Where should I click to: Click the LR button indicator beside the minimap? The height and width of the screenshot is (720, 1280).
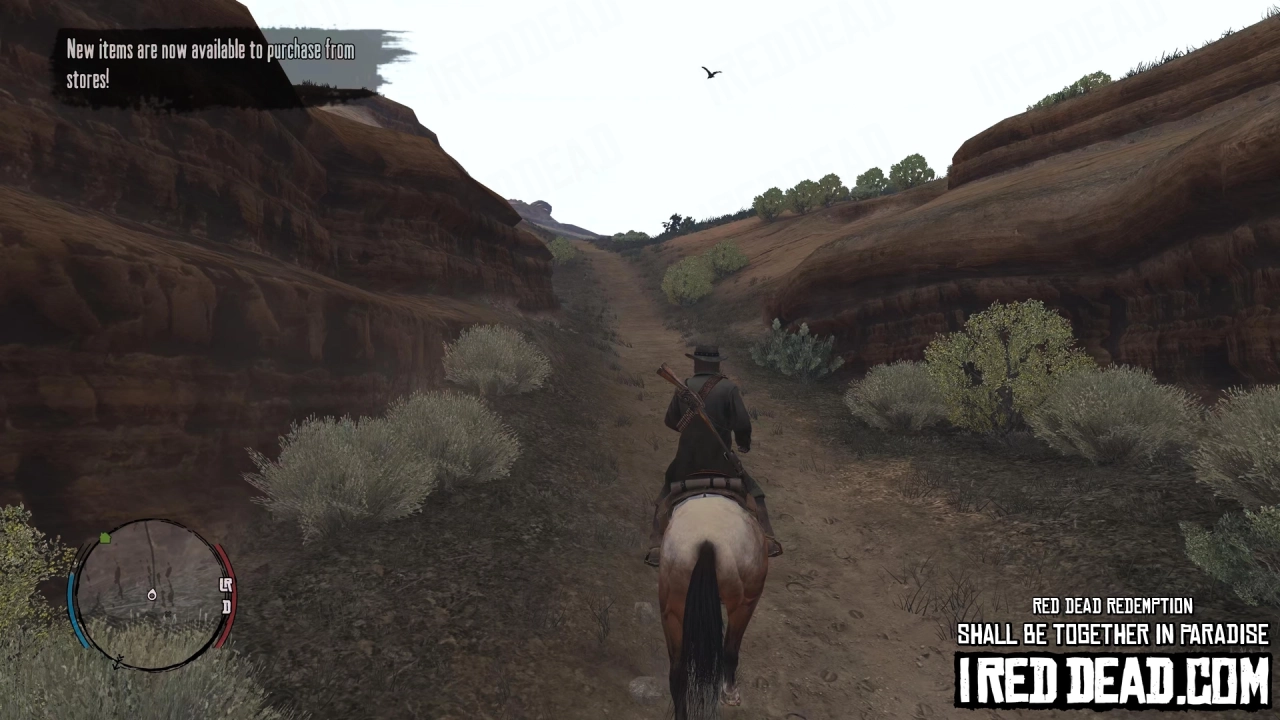[226, 584]
